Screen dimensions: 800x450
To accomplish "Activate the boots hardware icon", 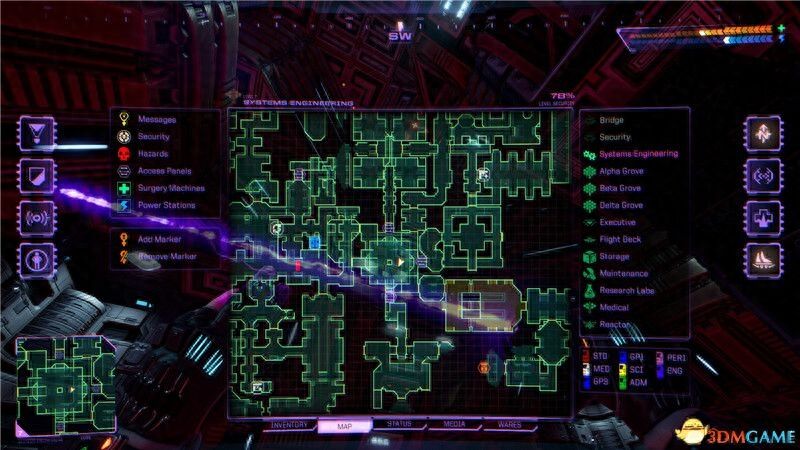I will [x=761, y=261].
